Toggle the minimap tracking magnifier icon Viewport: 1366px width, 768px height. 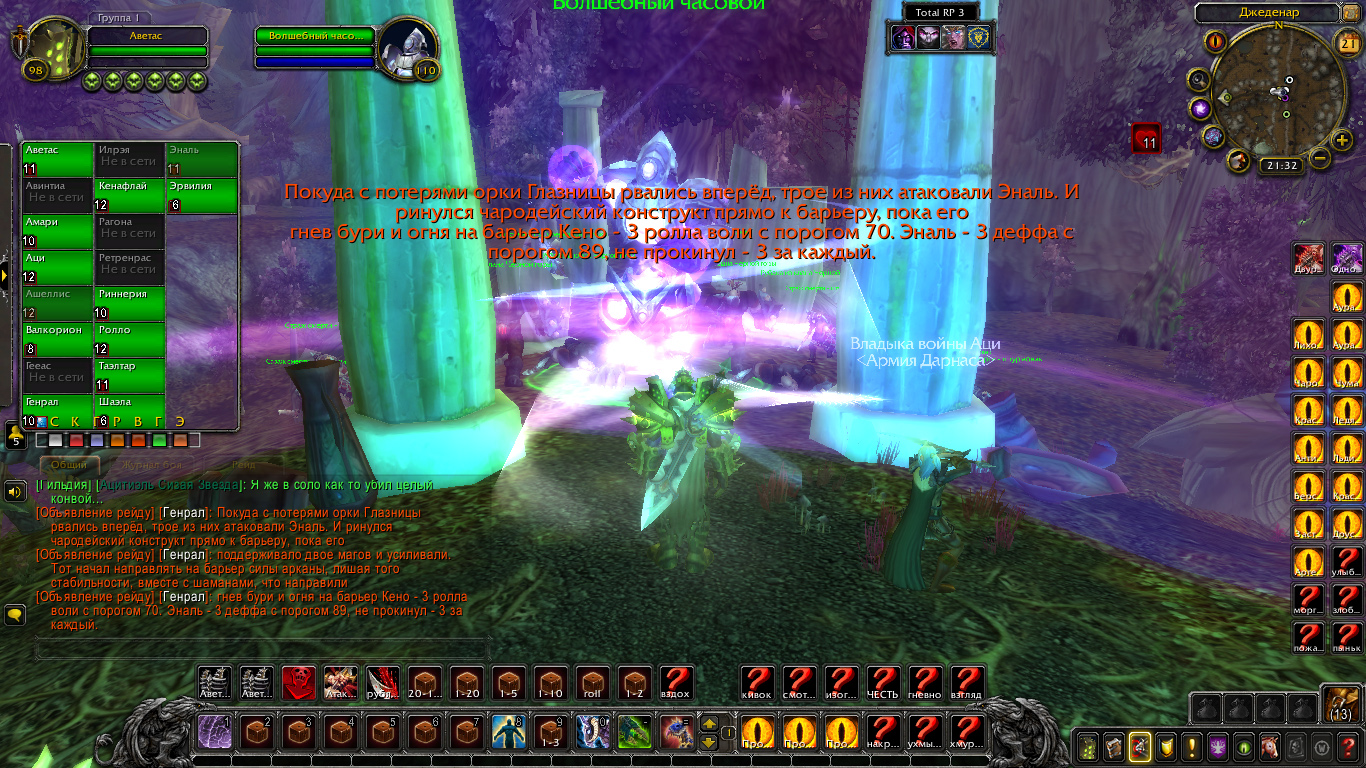click(x=1198, y=79)
